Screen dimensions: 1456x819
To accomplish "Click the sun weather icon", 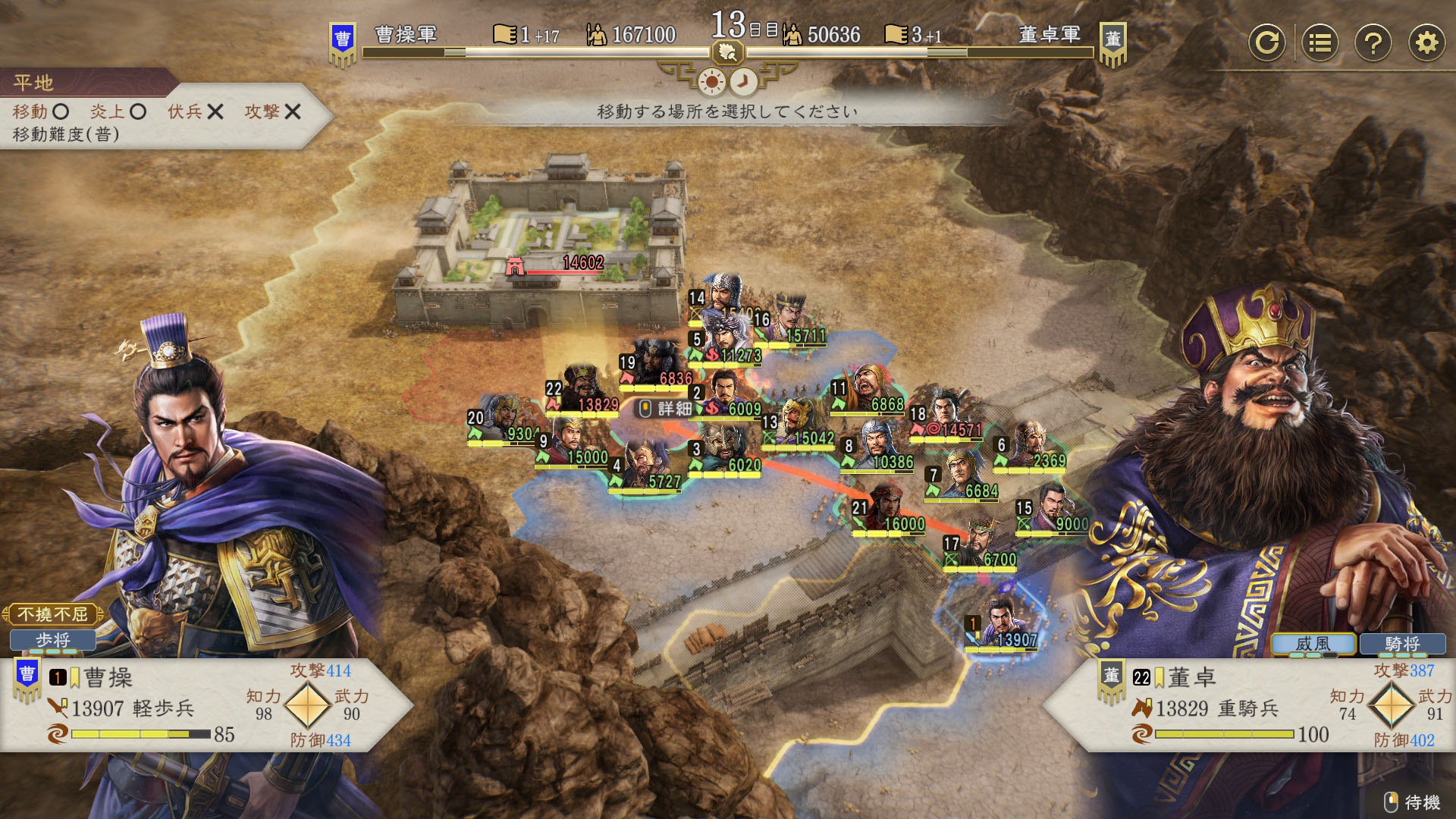I will point(712,81).
